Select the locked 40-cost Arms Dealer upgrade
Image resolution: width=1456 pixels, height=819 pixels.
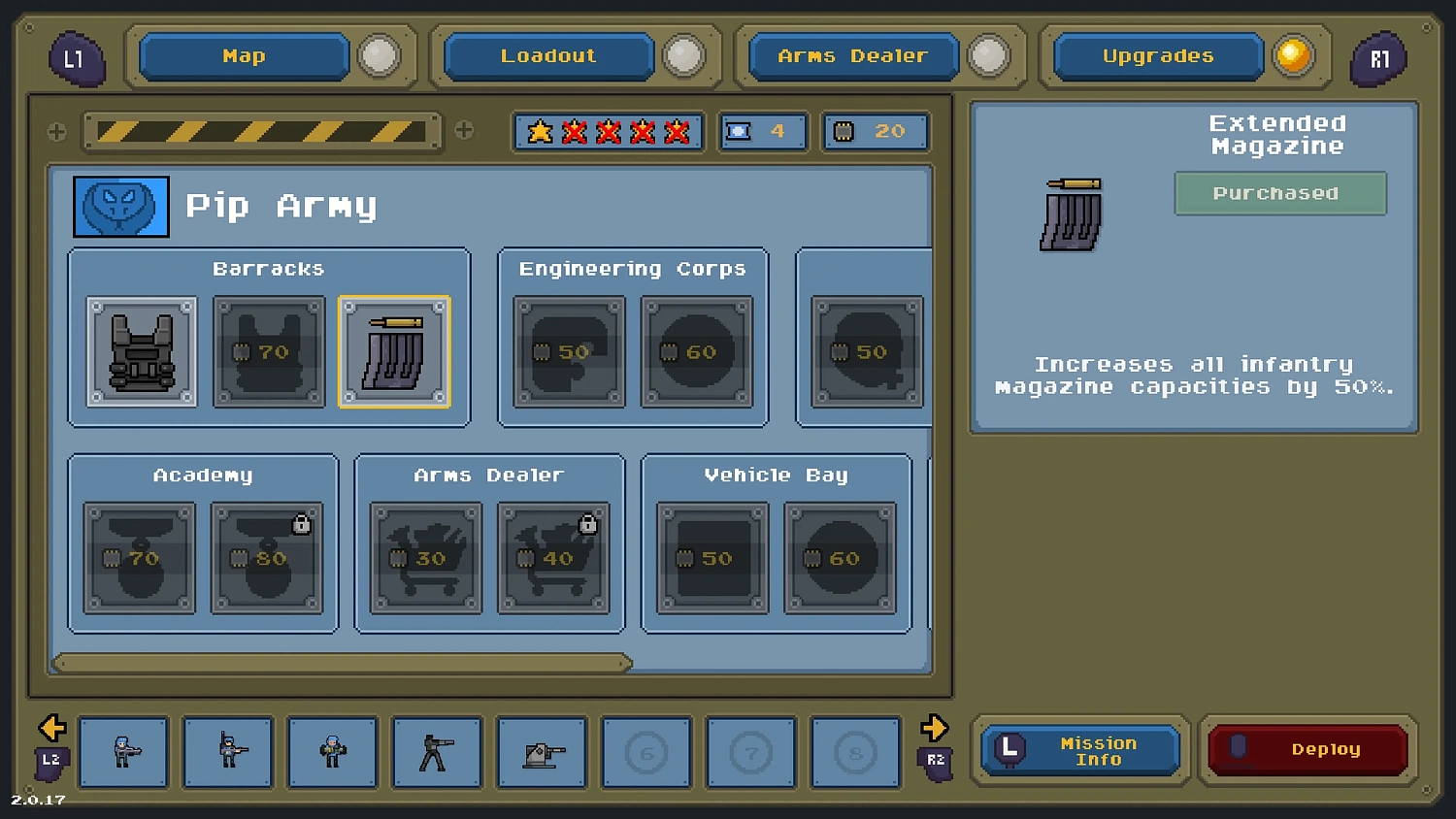click(554, 559)
